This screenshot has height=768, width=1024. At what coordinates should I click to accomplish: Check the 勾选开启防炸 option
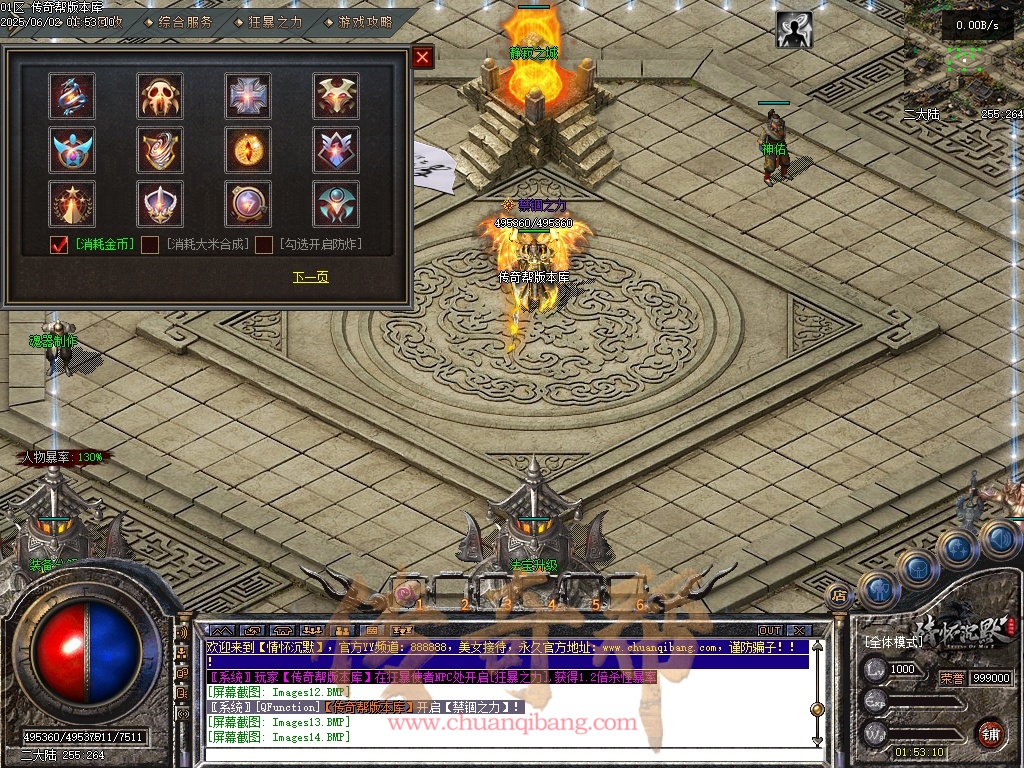pyautogui.click(x=264, y=245)
